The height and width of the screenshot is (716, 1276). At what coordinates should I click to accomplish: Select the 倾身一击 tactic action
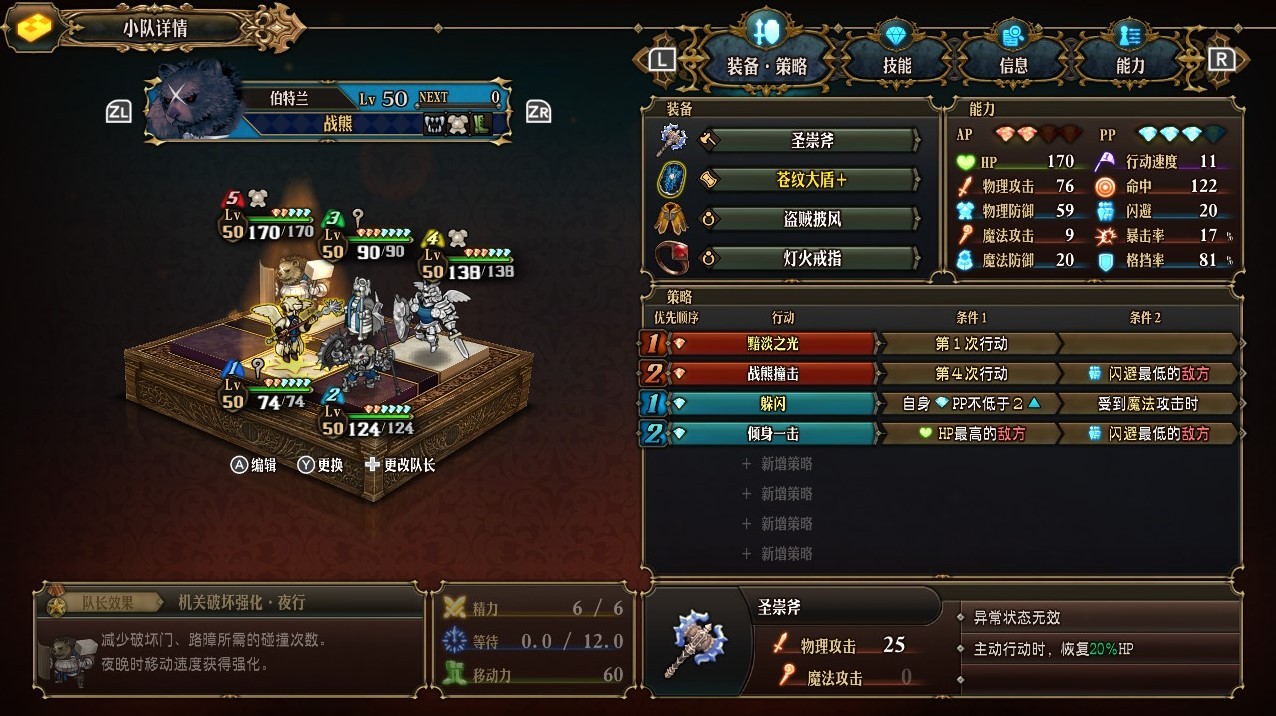click(774, 434)
